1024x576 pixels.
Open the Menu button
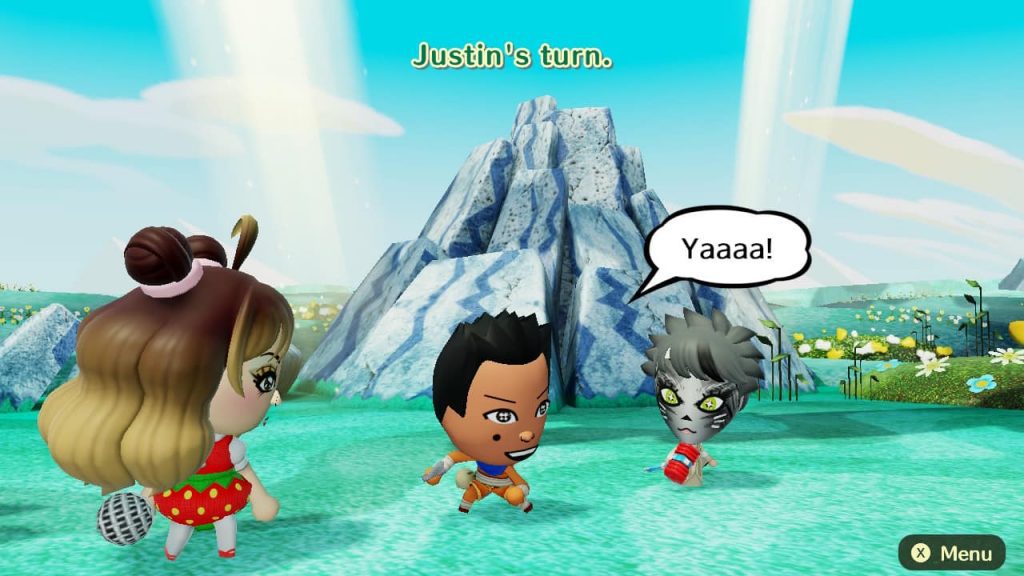tap(951, 552)
